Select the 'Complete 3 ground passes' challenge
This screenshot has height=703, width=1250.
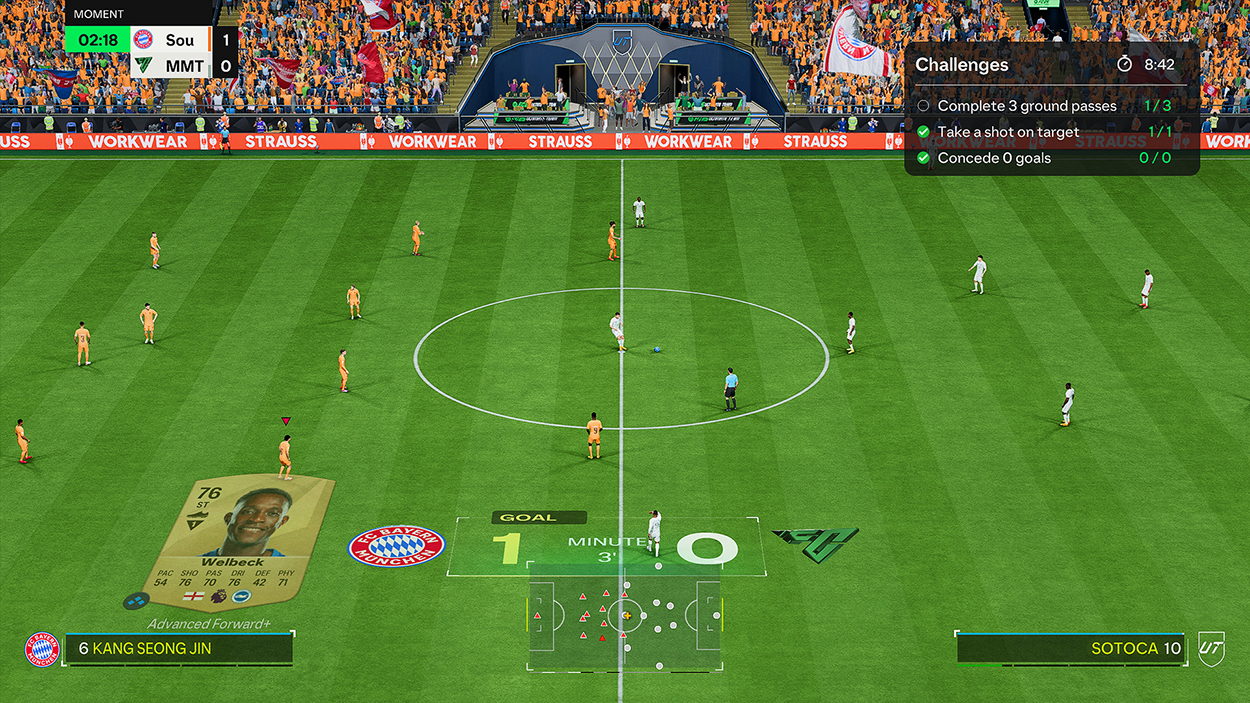tap(1027, 106)
